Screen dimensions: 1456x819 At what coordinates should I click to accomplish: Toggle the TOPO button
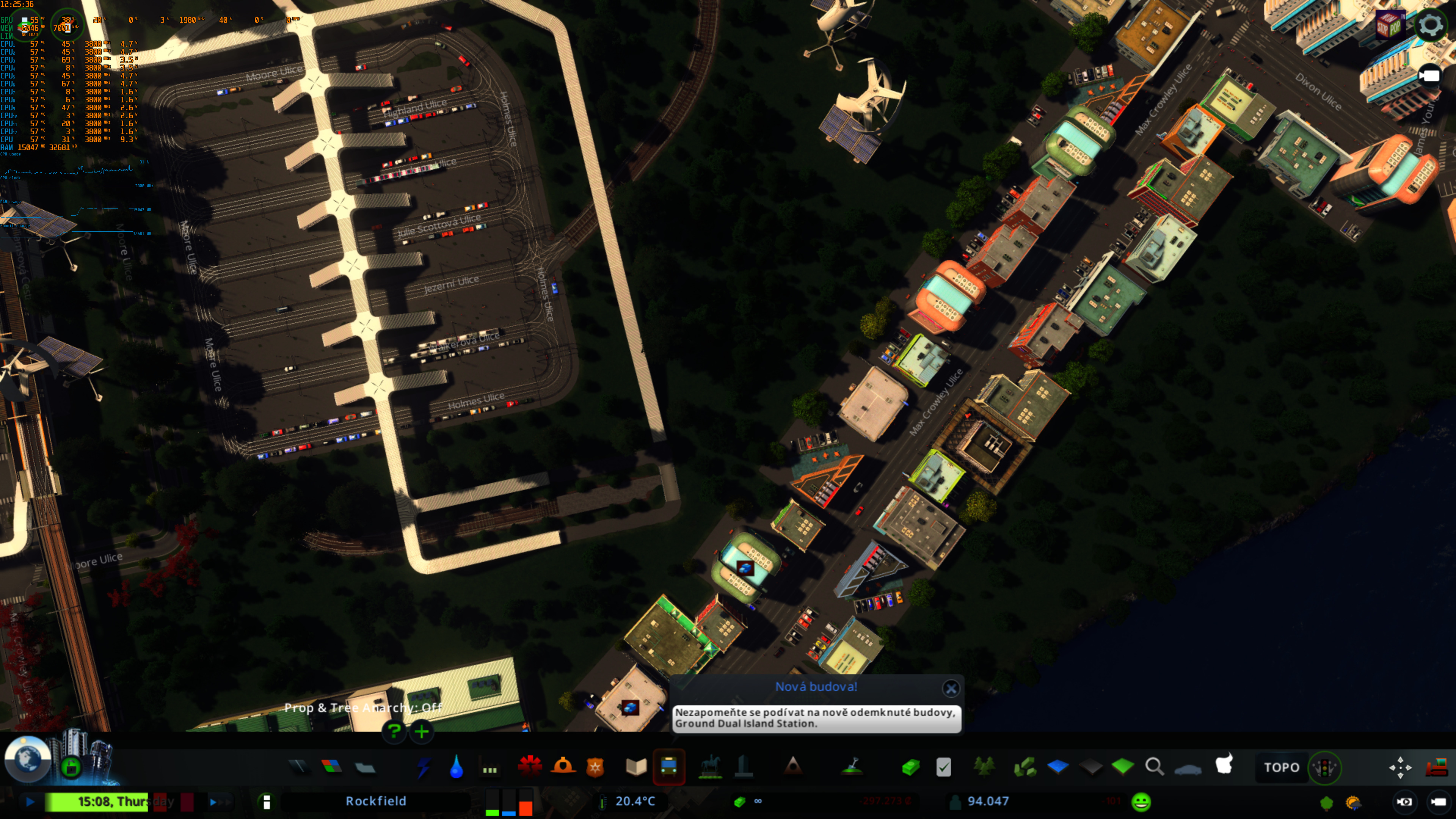click(1281, 767)
